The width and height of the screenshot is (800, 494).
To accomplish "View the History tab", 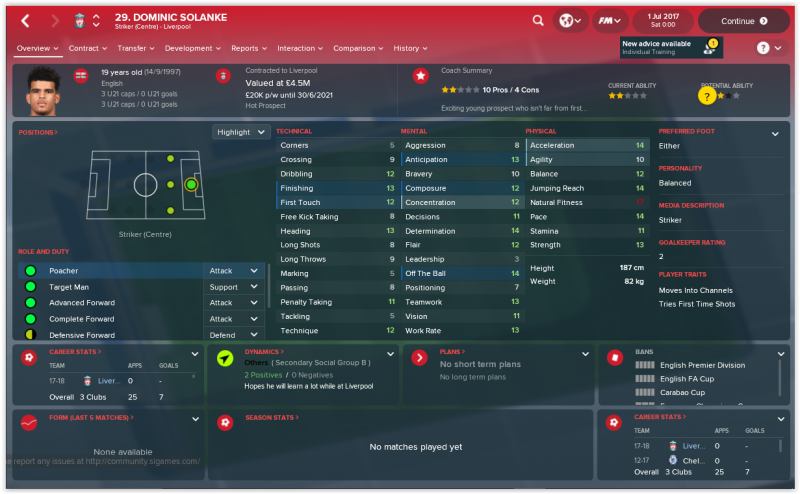I will click(410, 48).
